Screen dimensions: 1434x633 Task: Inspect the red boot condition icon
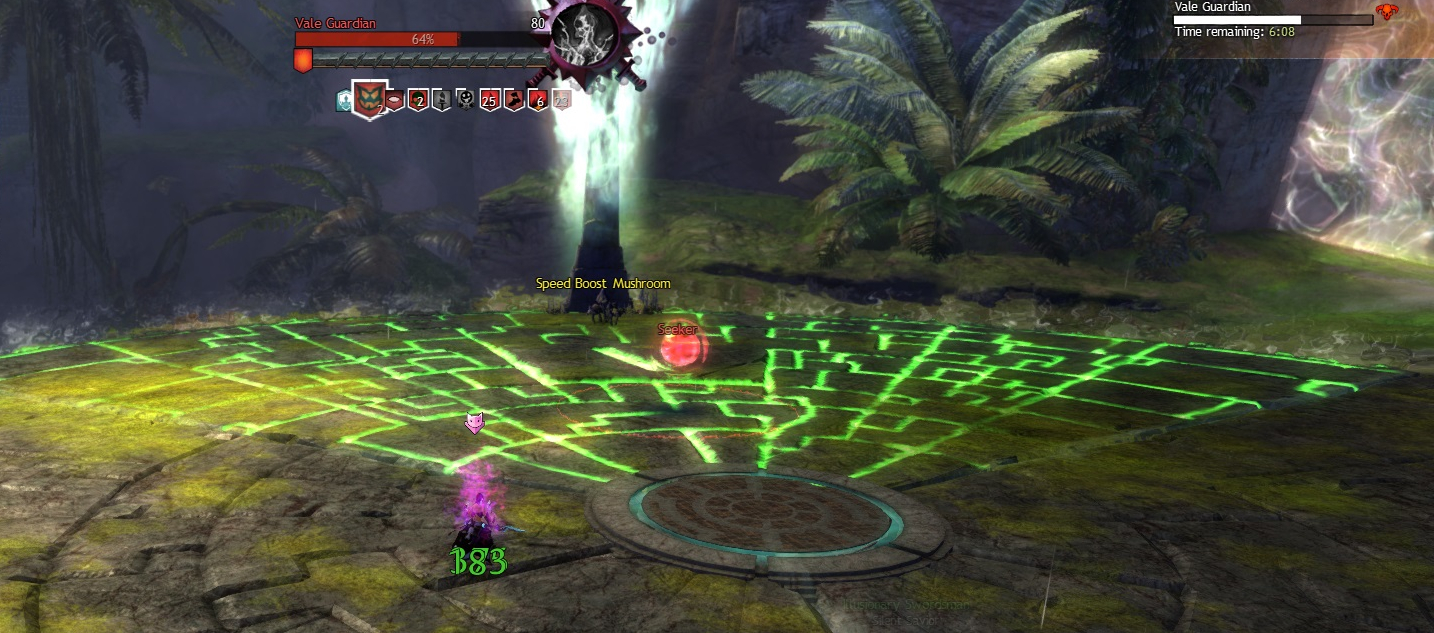click(513, 100)
